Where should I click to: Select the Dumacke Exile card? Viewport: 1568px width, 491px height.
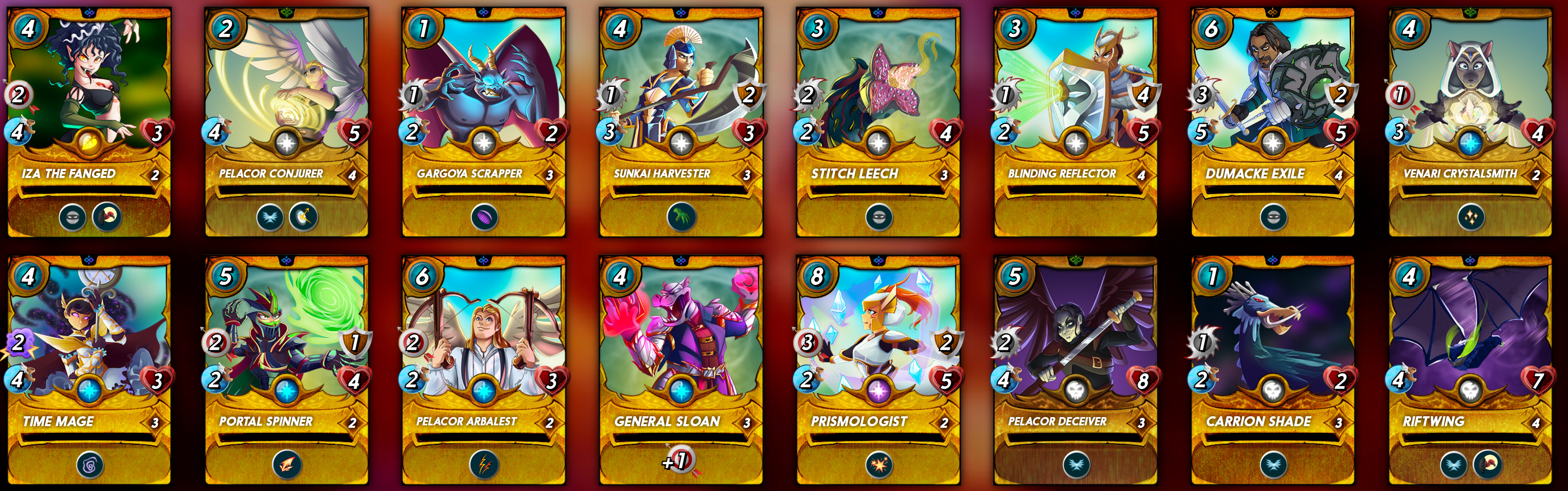(1272, 122)
